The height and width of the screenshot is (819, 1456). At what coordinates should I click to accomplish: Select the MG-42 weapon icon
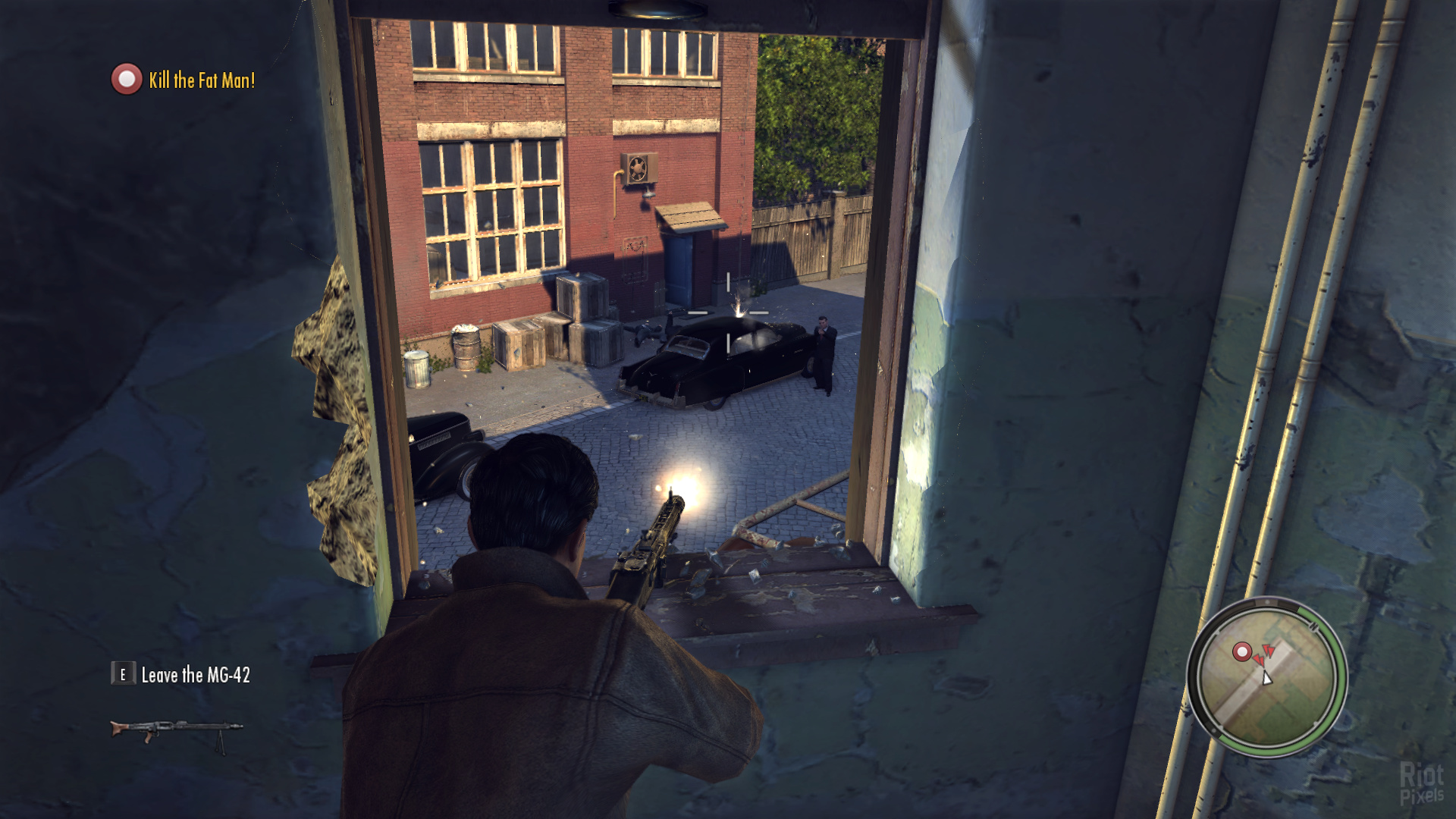click(x=177, y=731)
